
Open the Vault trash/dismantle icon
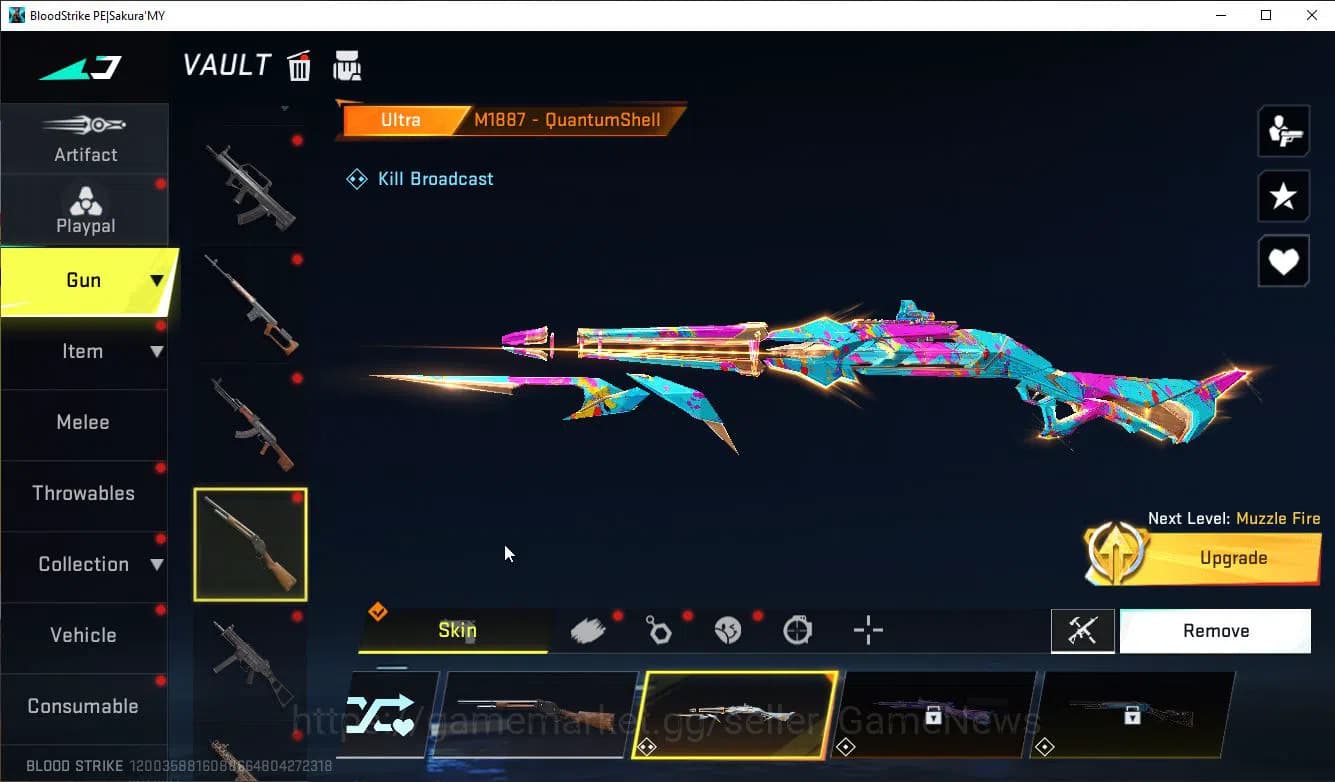click(299, 66)
